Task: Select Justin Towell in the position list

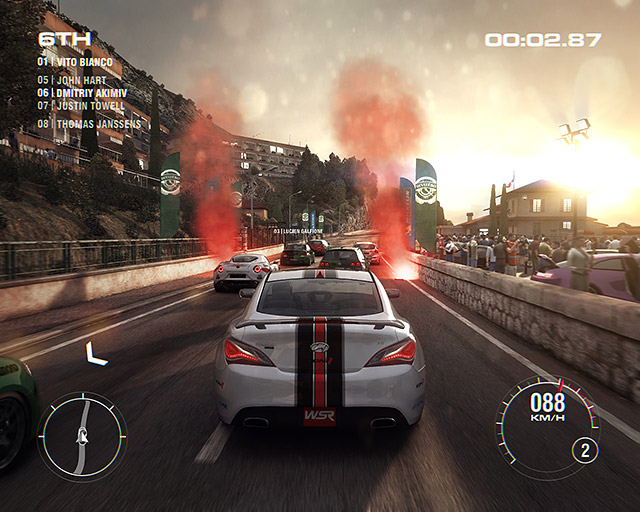Action: pos(81,105)
